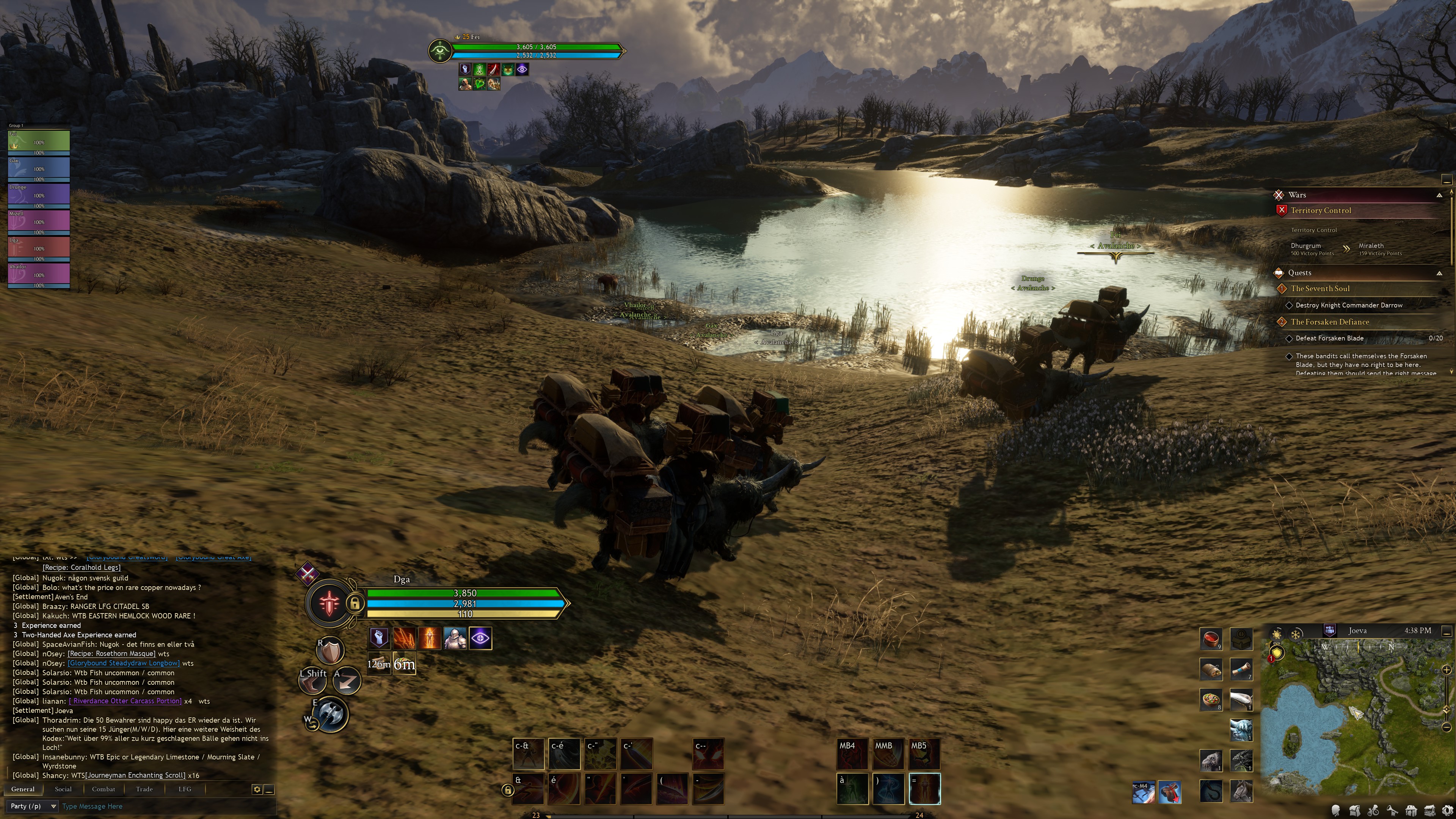Activate the dismount saddle icon
The width and height of the screenshot is (1456, 819).
click(x=1169, y=792)
